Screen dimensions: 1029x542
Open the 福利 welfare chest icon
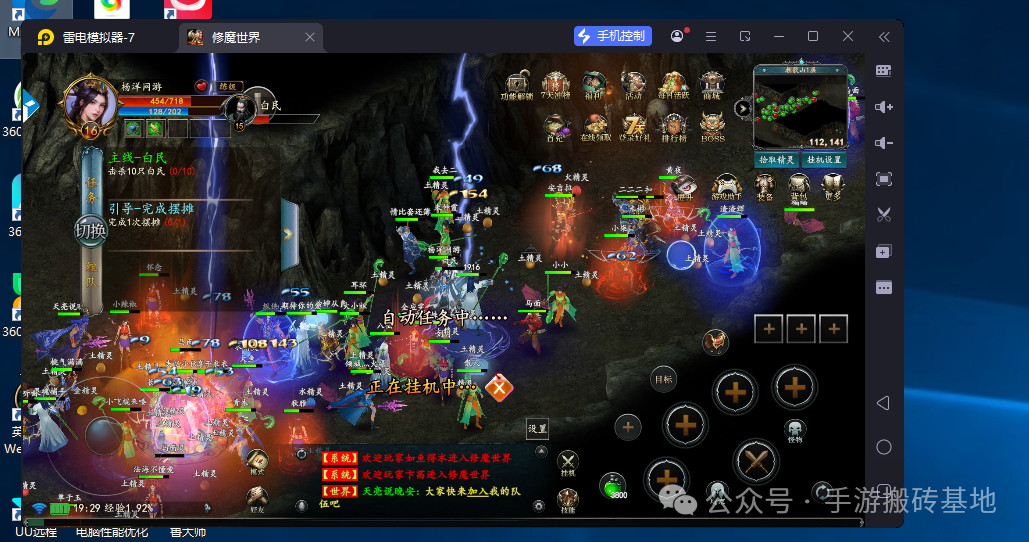[594, 85]
